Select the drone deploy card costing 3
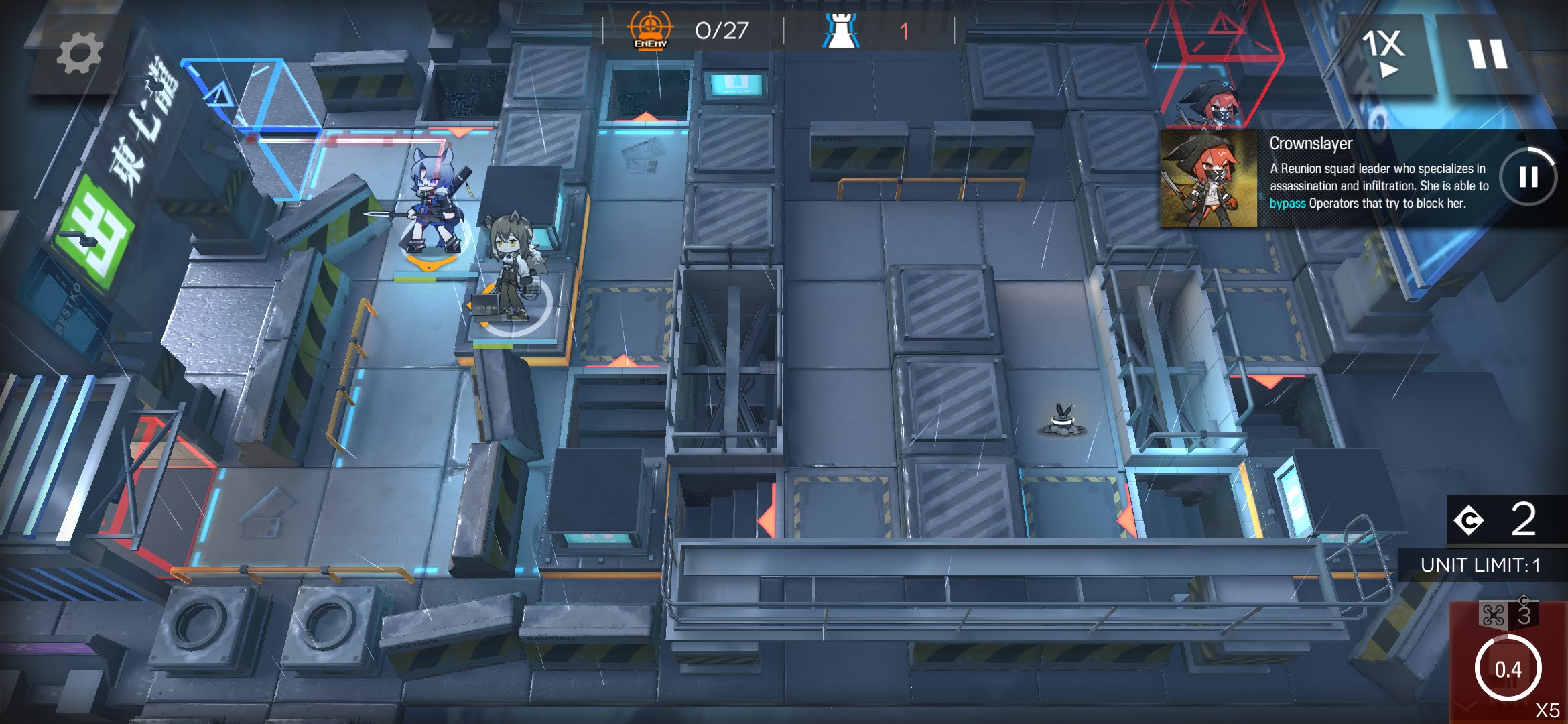1568x724 pixels. coord(1508,660)
